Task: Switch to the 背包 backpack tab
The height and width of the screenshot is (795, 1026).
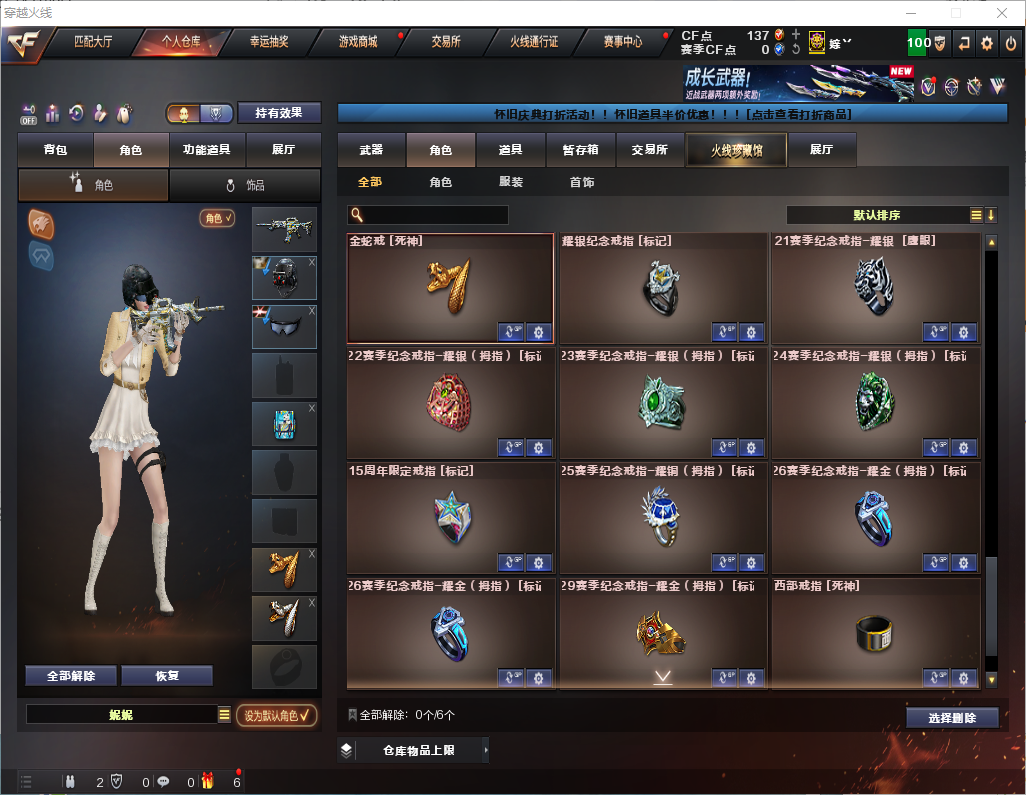Action: click(56, 150)
